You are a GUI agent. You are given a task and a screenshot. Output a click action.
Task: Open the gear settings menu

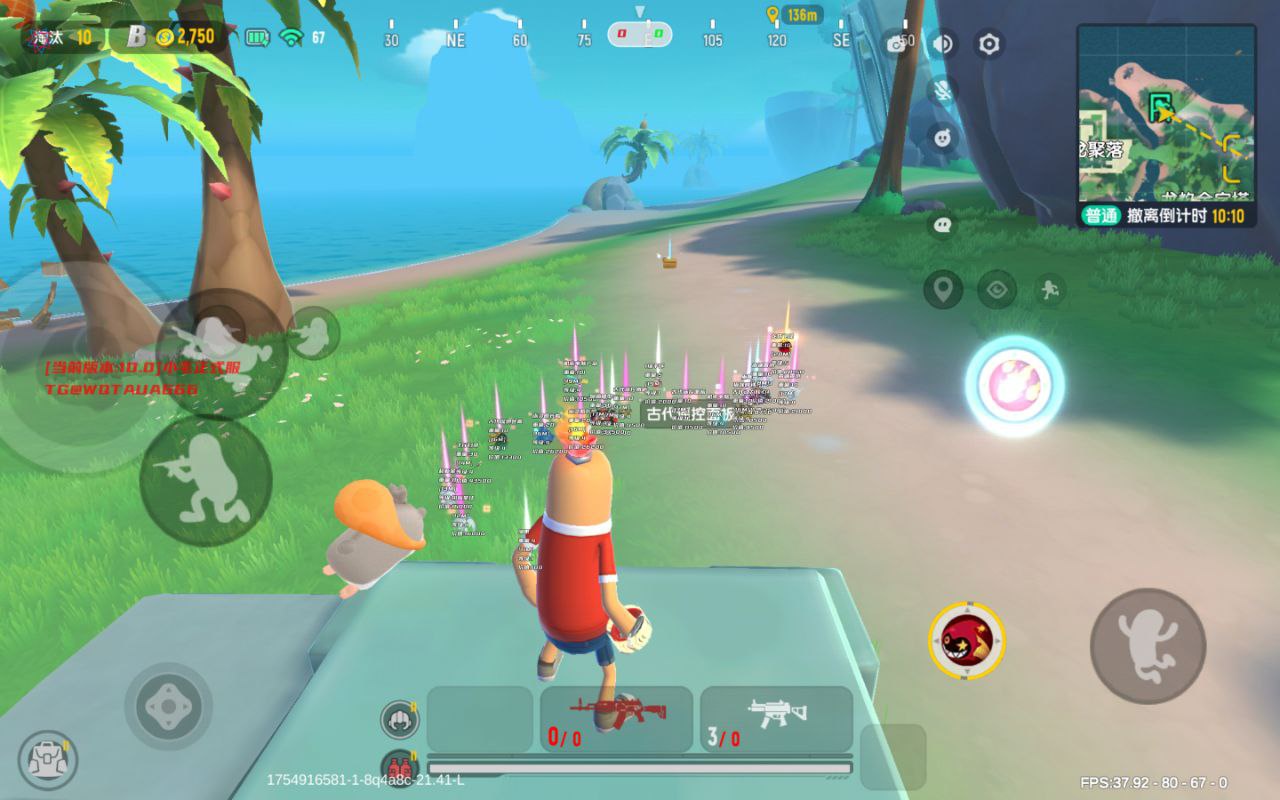[989, 44]
